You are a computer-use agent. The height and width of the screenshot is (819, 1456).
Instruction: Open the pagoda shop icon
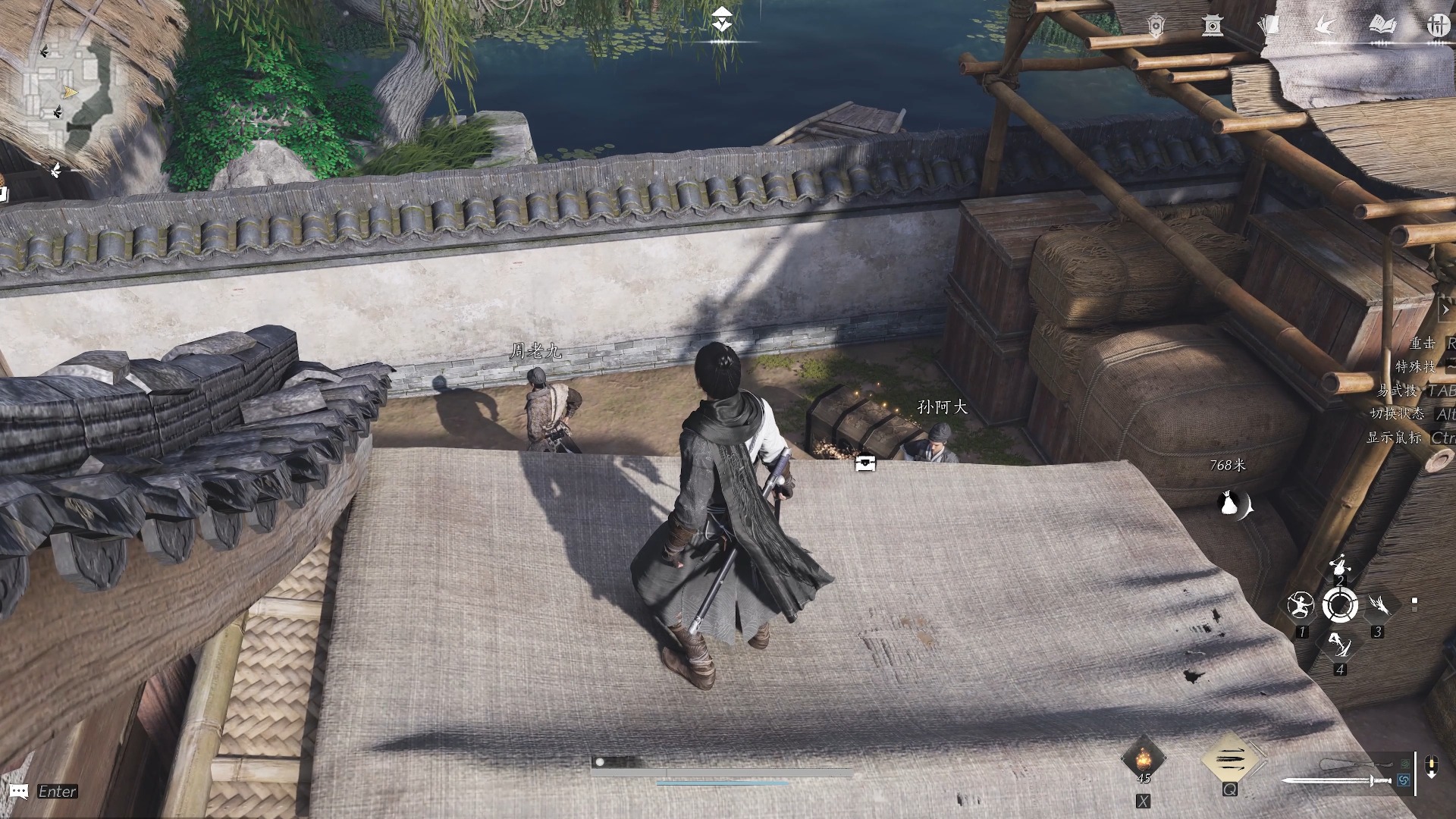click(x=1212, y=27)
